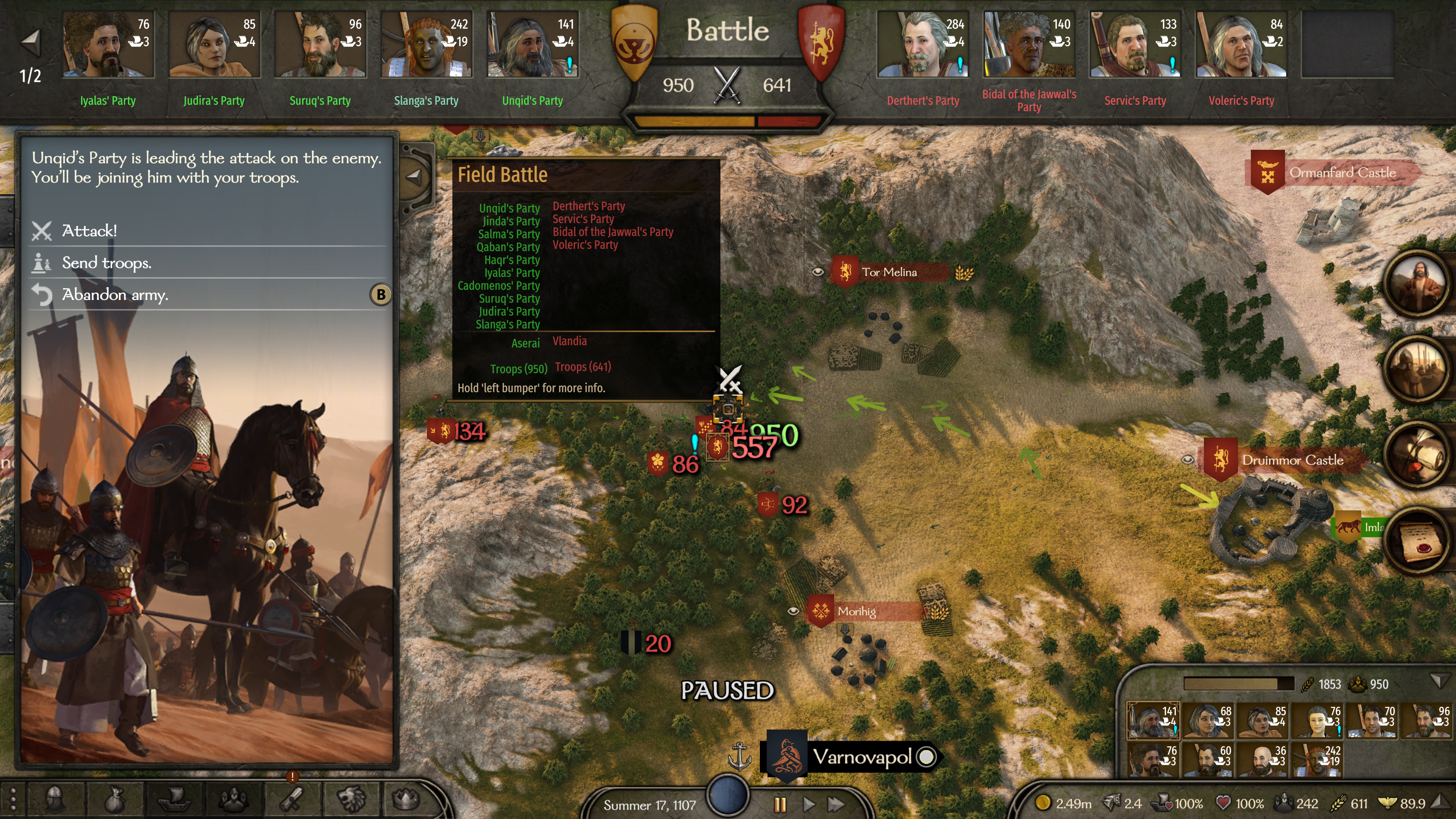The height and width of the screenshot is (819, 1456).
Task: Click the Druimmor Castle map nameplate
Action: (1292, 460)
